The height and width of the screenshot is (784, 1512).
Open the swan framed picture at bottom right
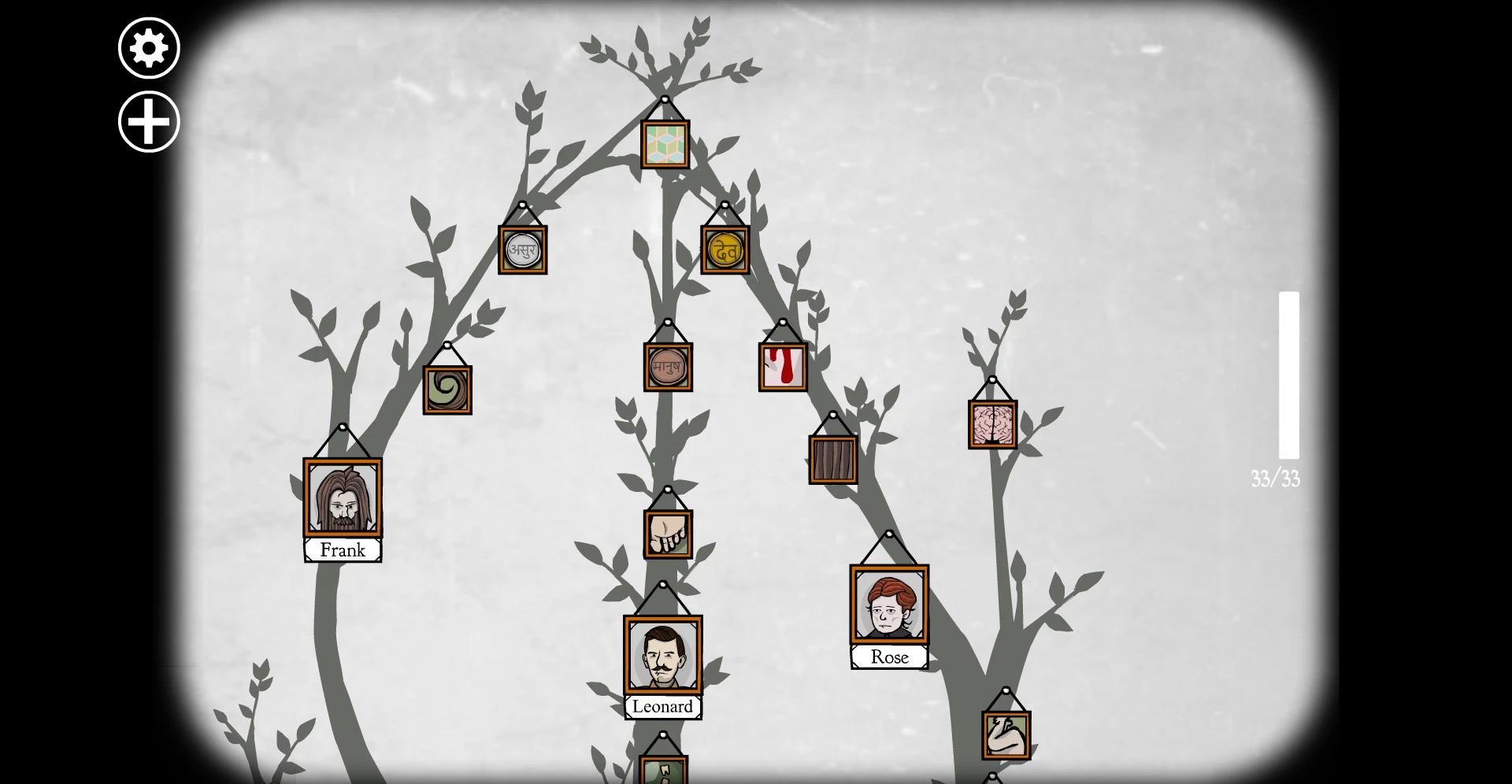tap(1007, 734)
